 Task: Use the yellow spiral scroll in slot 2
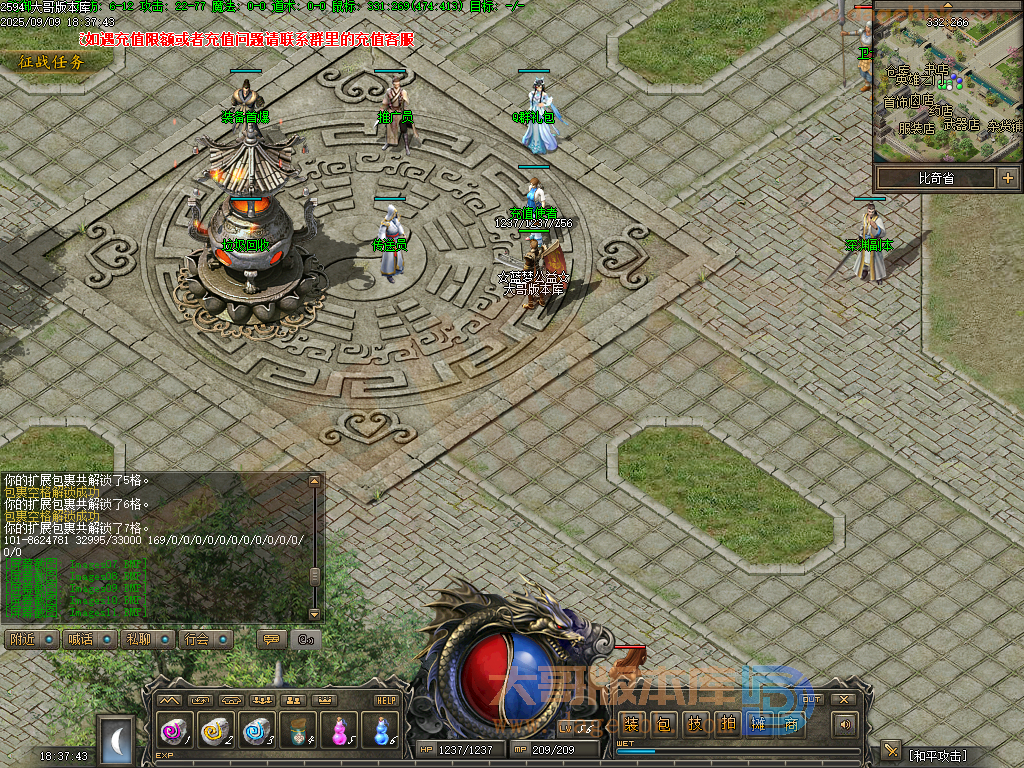click(x=216, y=731)
